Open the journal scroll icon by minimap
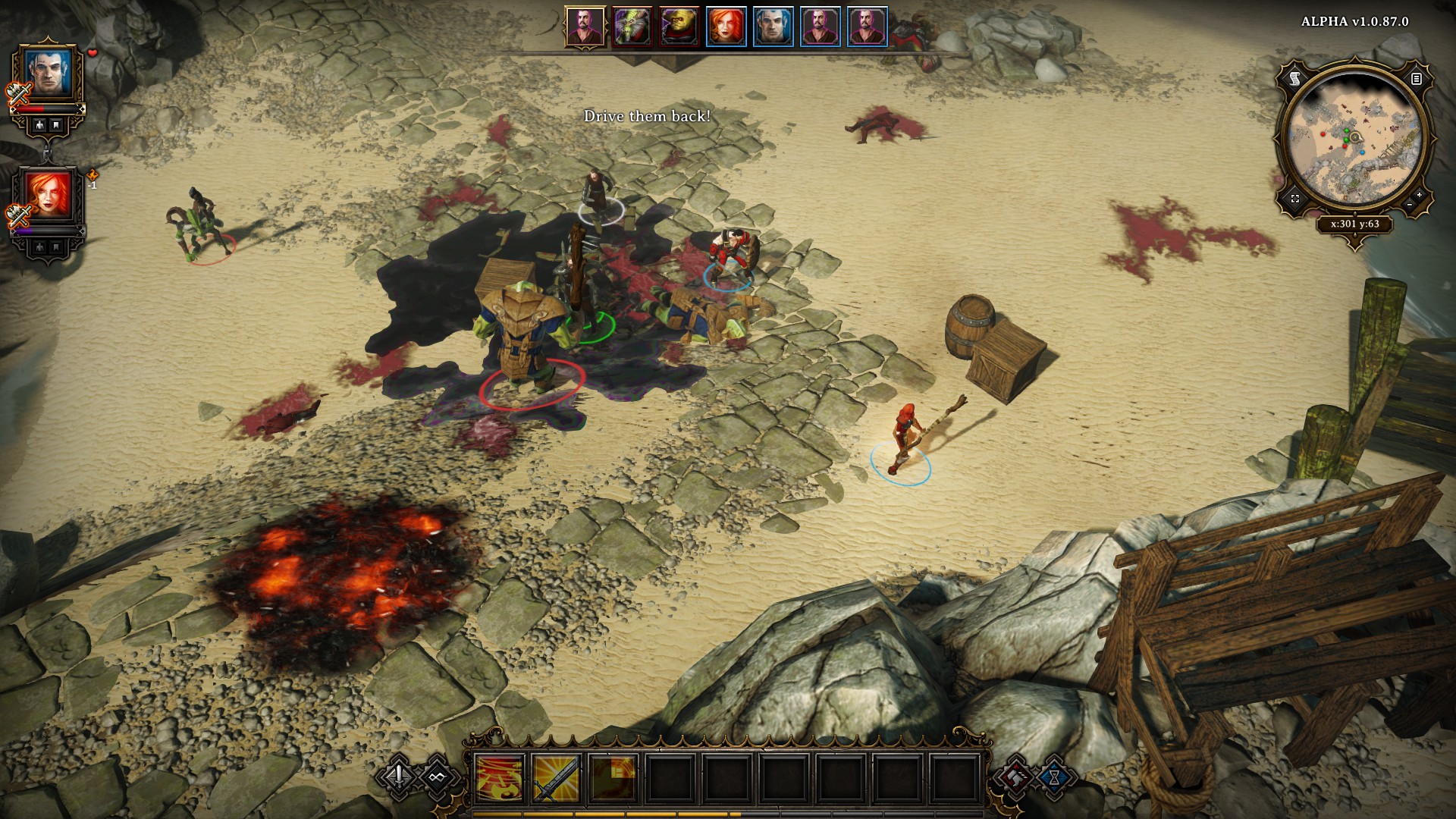The width and height of the screenshot is (1456, 819). (x=1294, y=78)
